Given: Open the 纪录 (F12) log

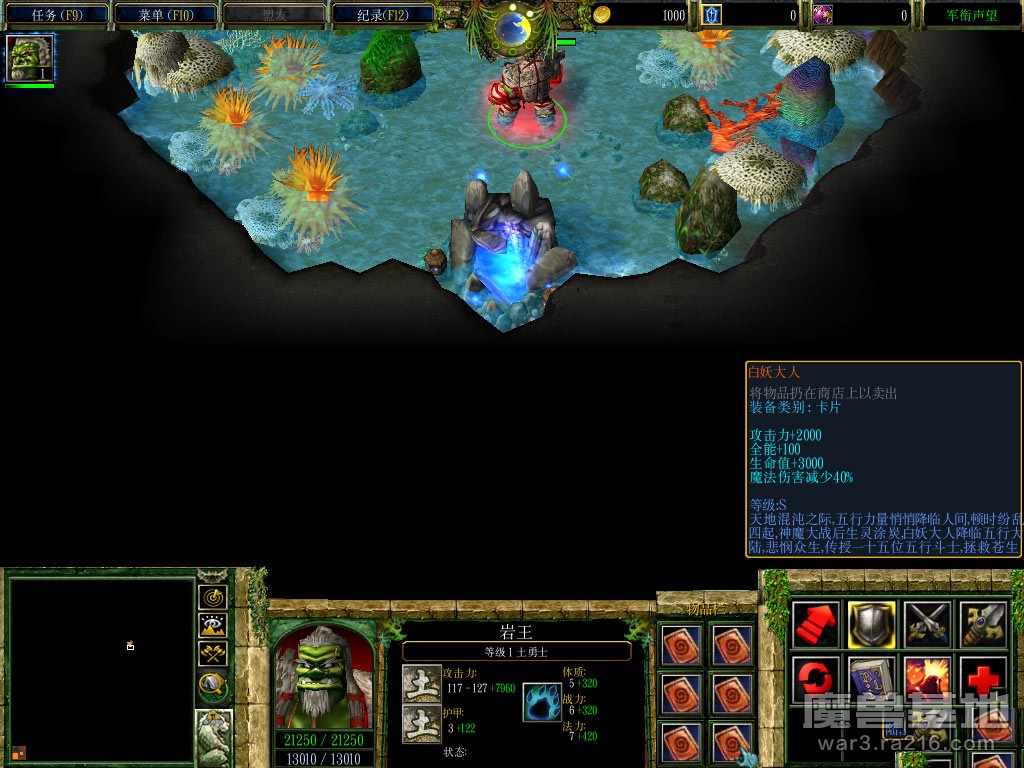Looking at the screenshot, I should click(383, 15).
